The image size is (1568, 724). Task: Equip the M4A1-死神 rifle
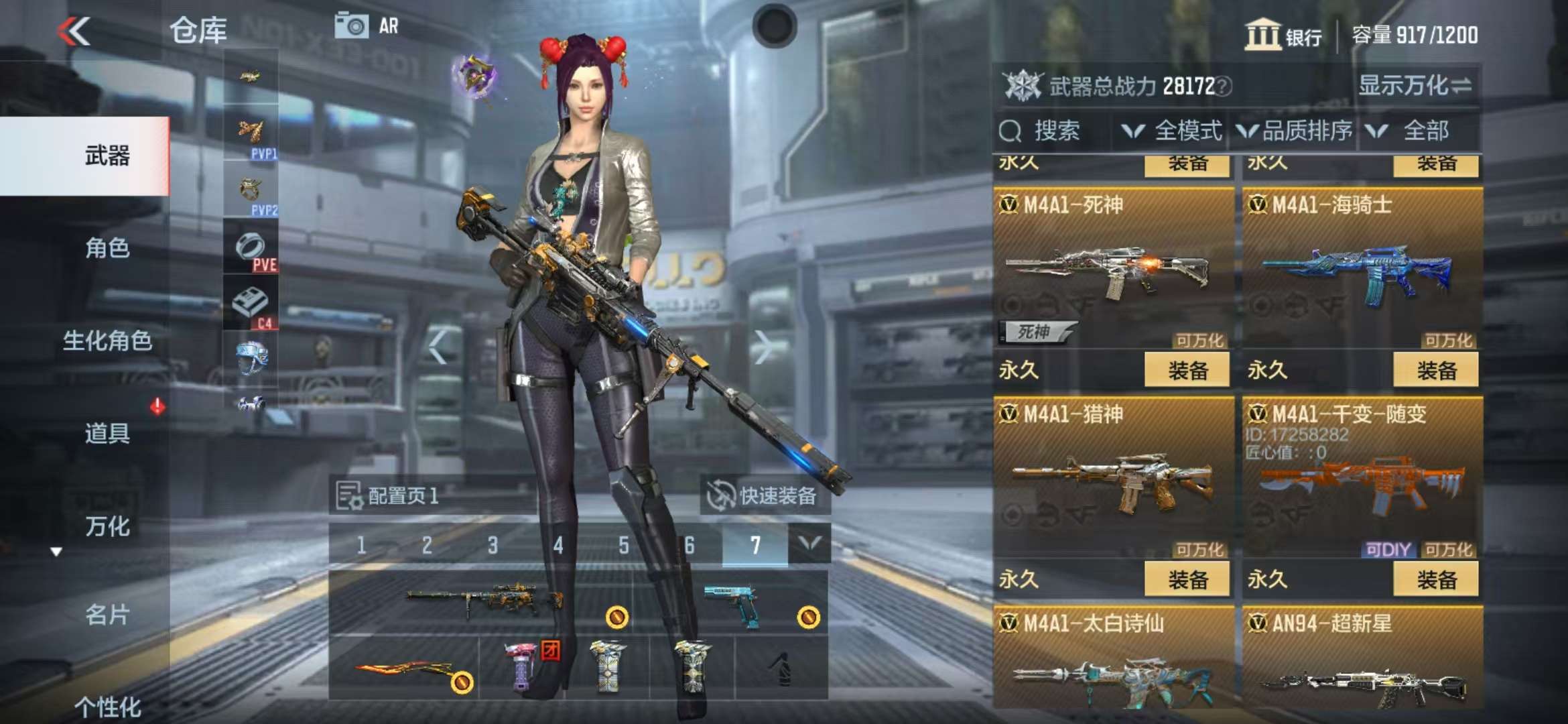tap(1187, 371)
